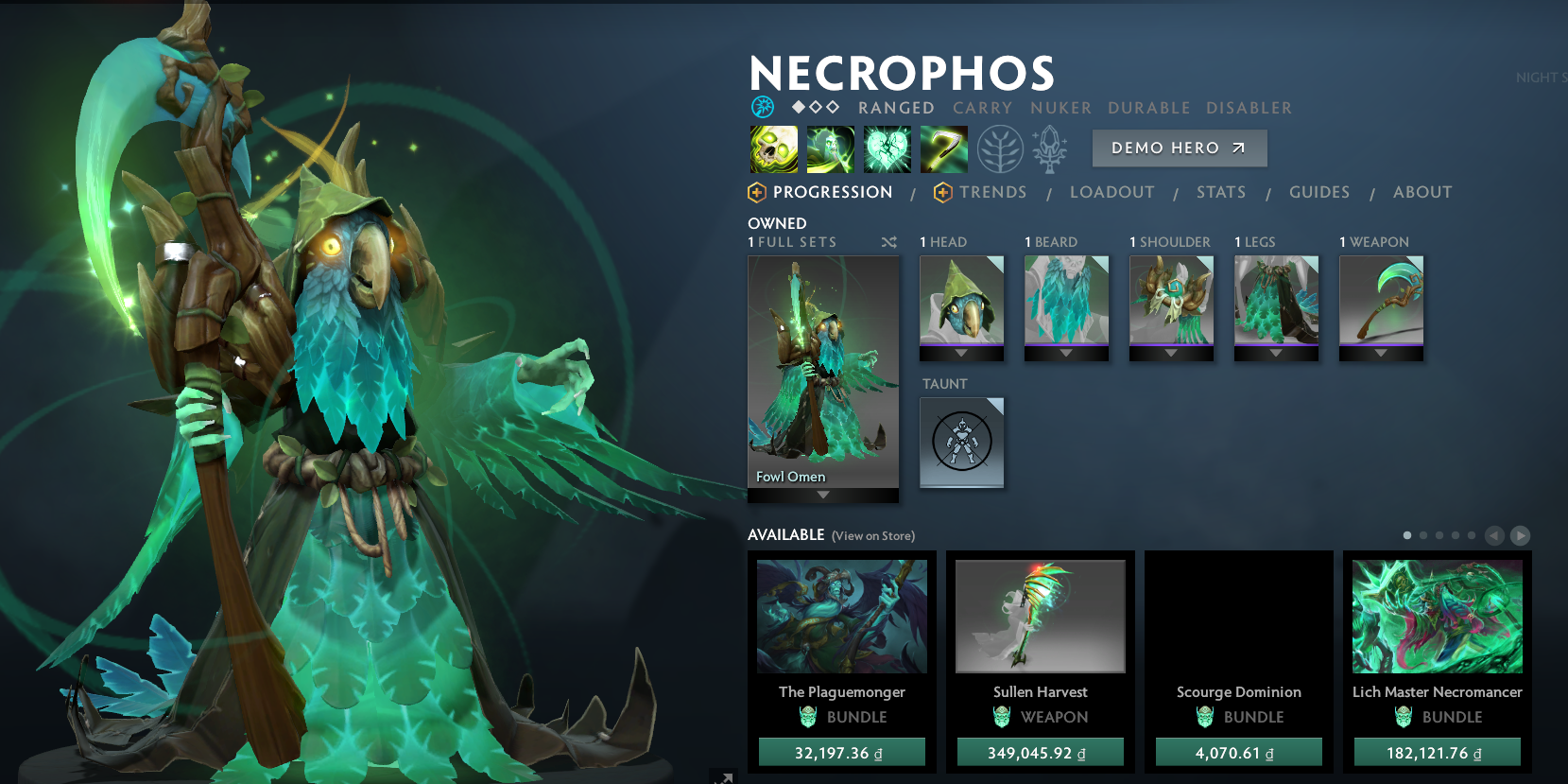Image resolution: width=1568 pixels, height=784 pixels.
Task: Click the Aghanim's upgrades icon
Action: pos(1050,149)
